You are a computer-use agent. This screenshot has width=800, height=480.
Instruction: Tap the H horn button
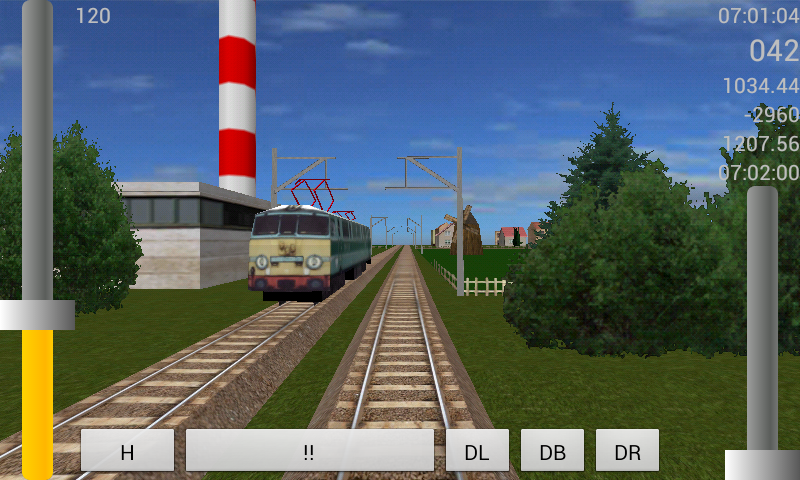127,451
